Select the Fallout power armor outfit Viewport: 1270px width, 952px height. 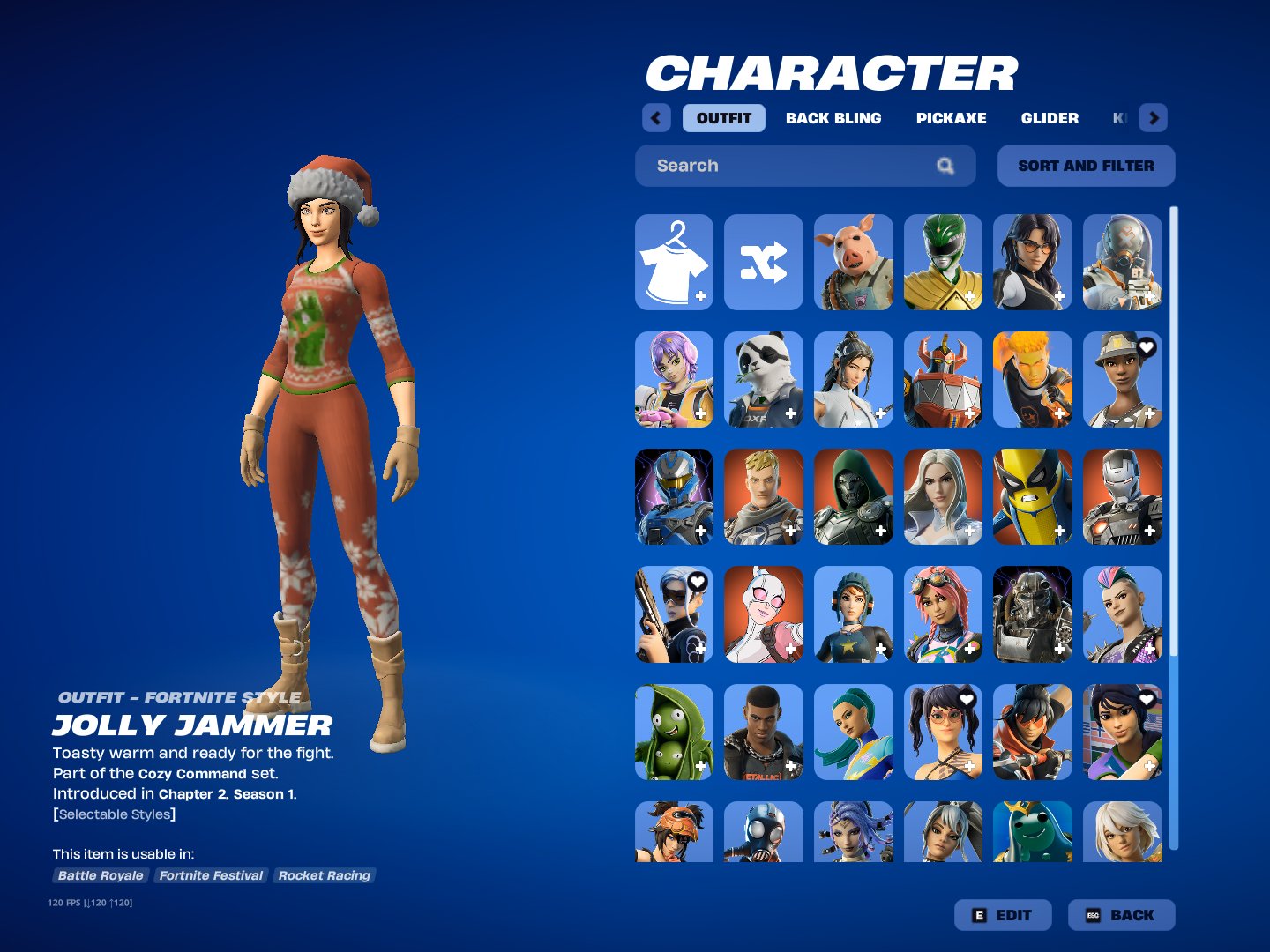1033,614
